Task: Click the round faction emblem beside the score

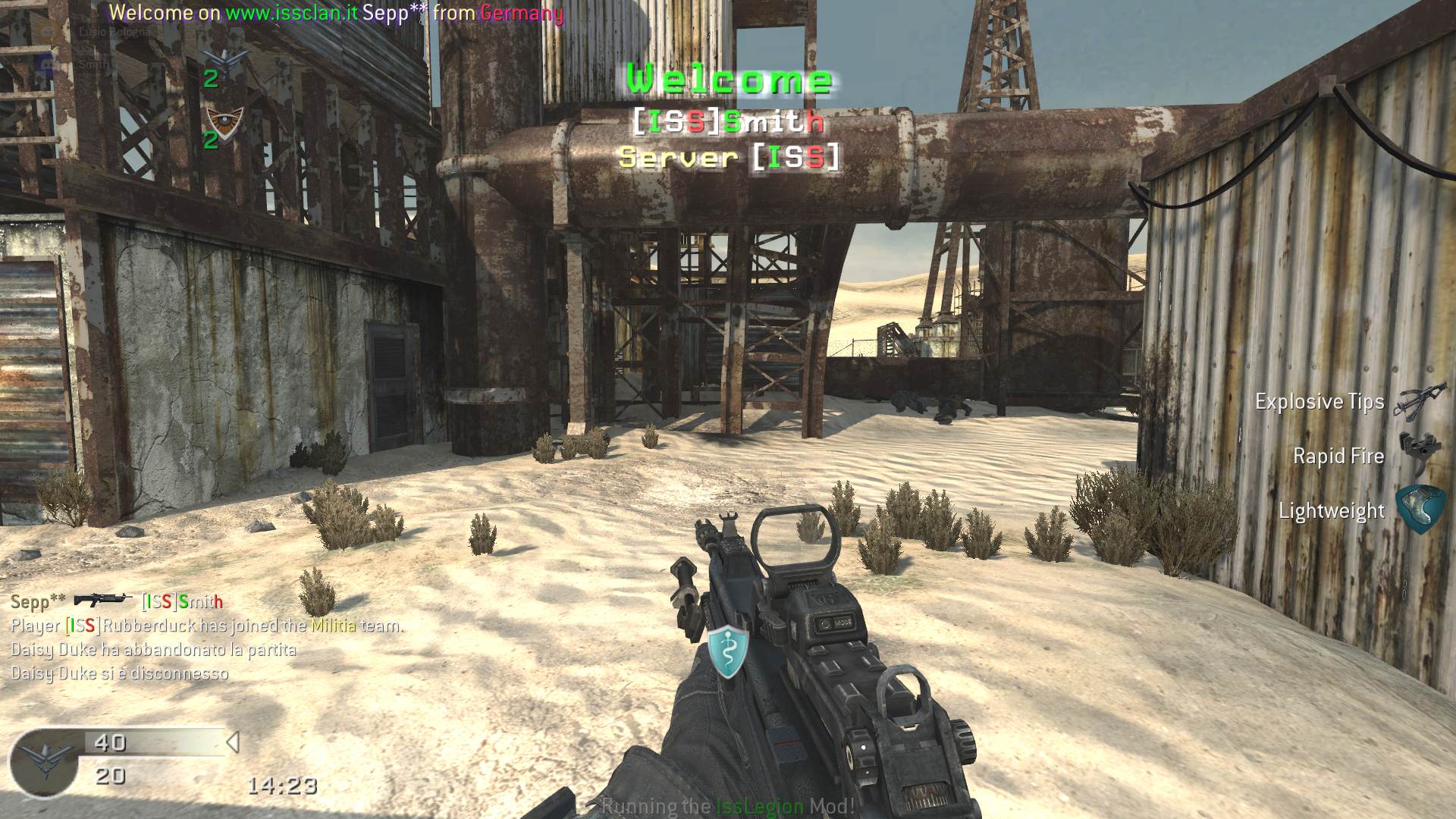Action: point(44,761)
